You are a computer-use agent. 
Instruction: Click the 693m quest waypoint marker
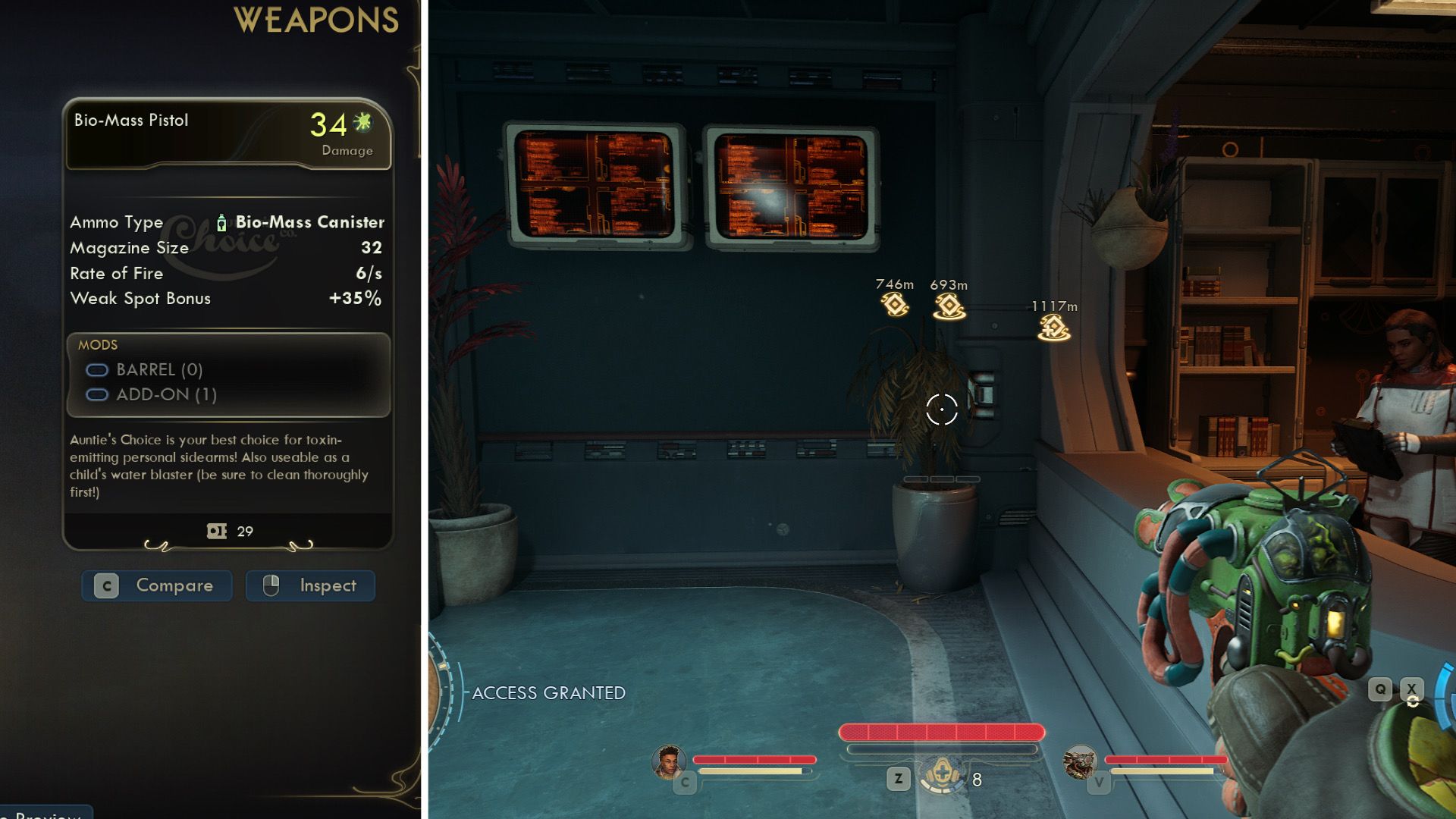(x=949, y=306)
